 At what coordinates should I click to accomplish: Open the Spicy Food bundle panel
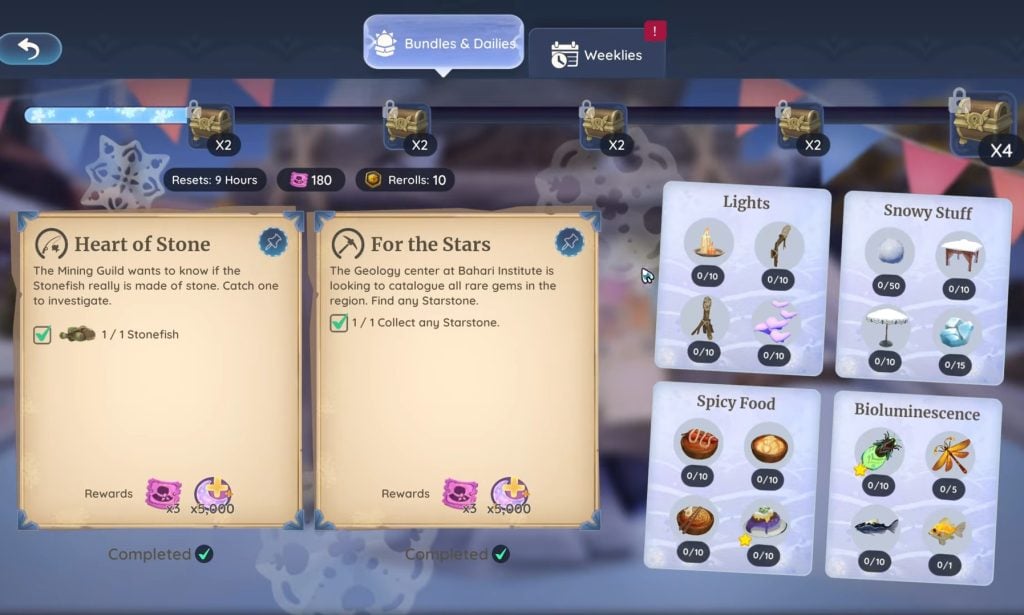tap(735, 403)
